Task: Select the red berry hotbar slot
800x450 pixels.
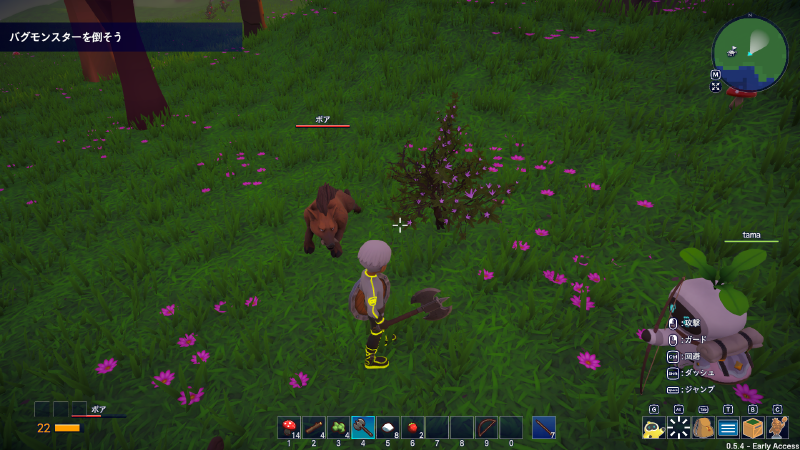Action: click(x=412, y=427)
